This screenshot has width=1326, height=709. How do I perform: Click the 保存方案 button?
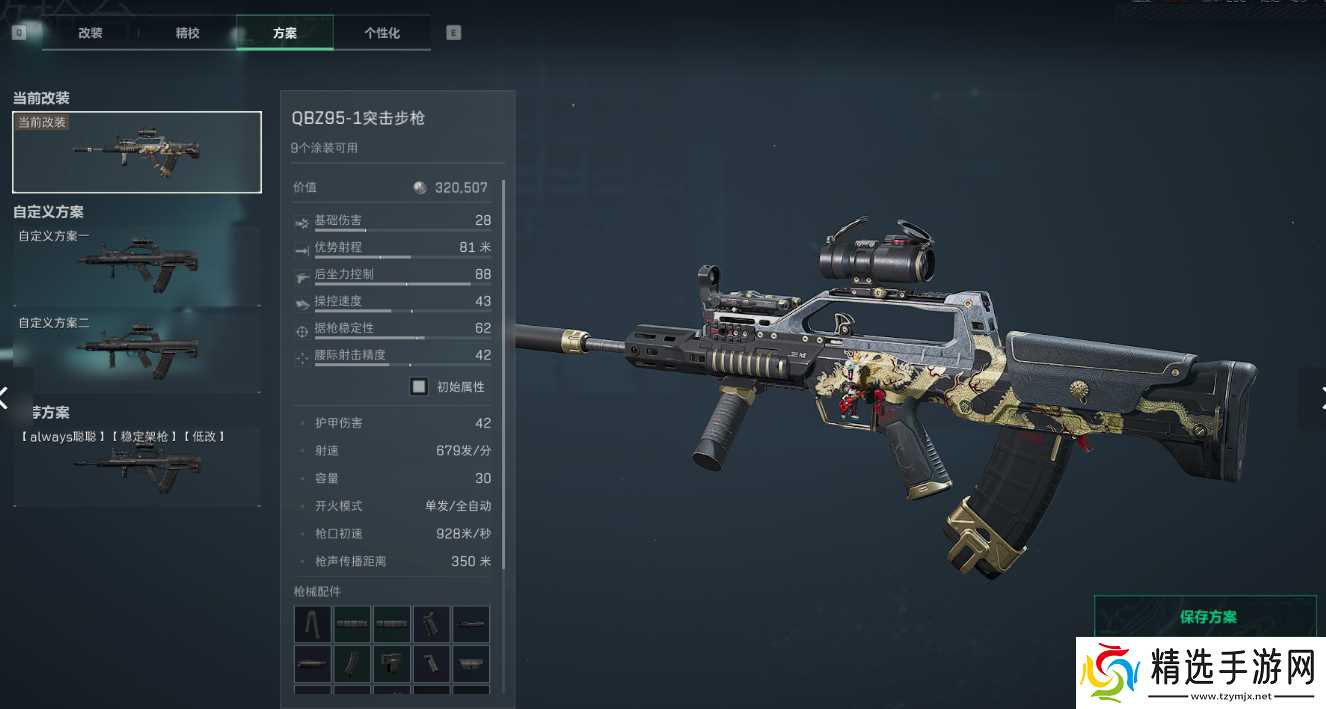pos(1208,617)
